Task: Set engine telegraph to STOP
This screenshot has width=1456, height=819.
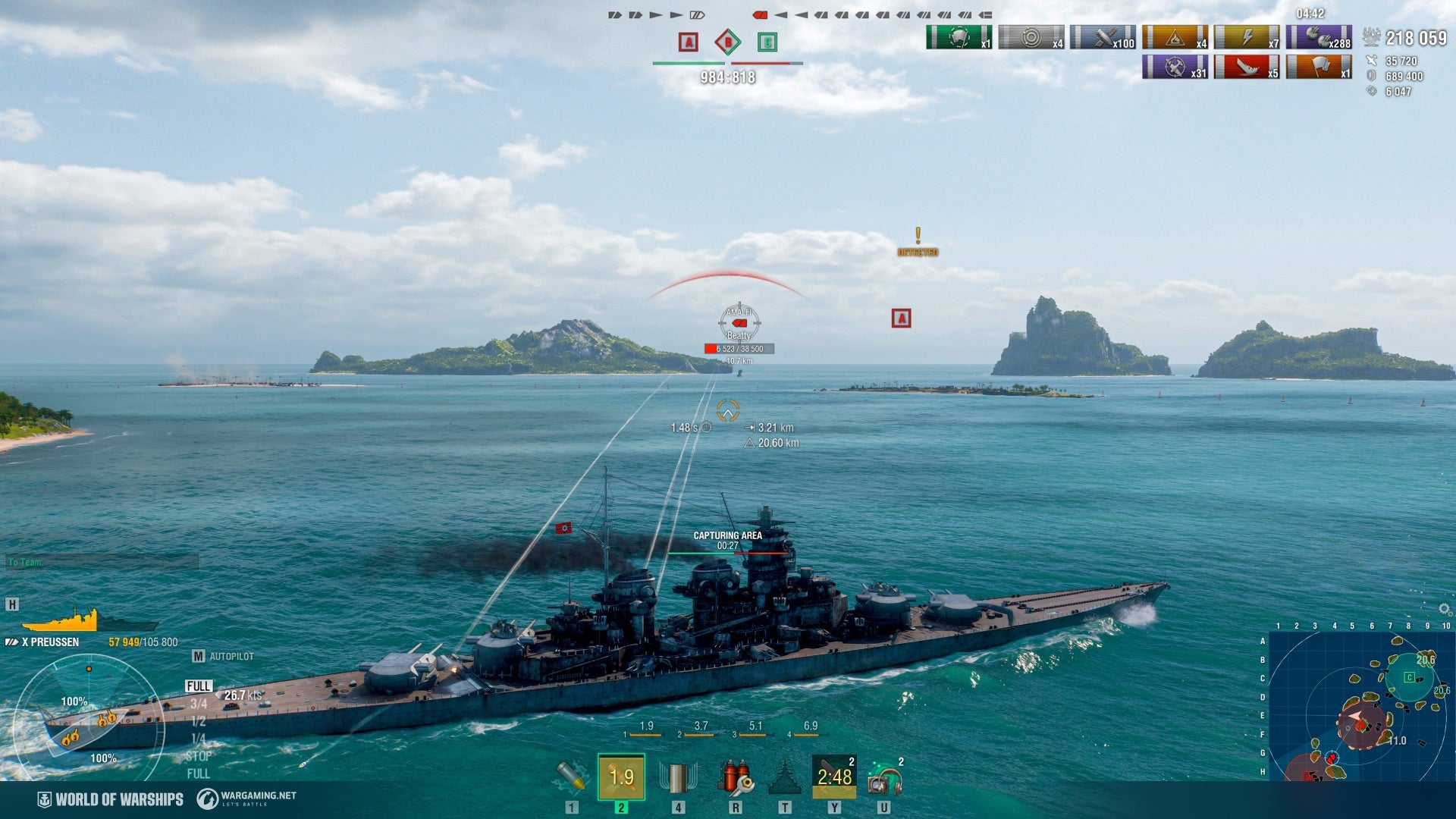Action: 199,756
